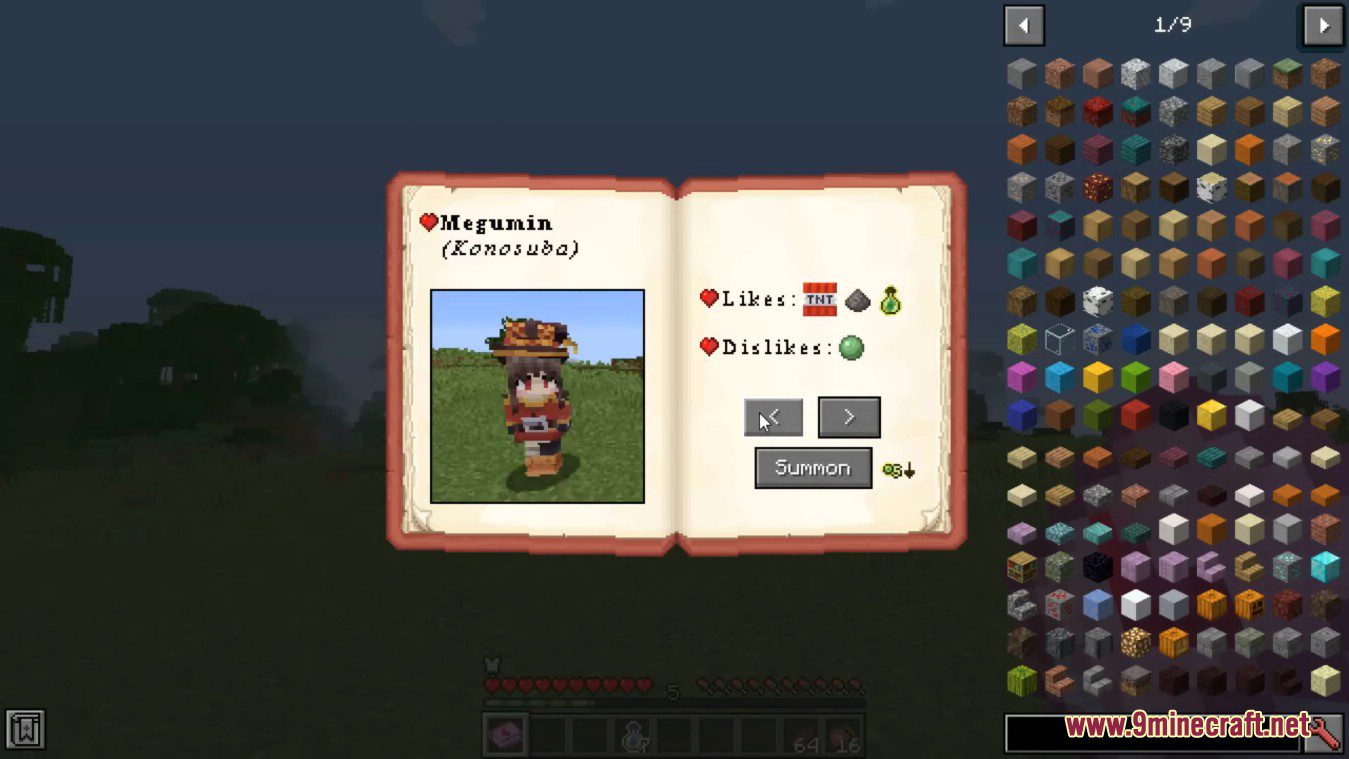Click the glass block in the block palette
This screenshot has width=1349, height=759.
pyautogui.click(x=1059, y=338)
